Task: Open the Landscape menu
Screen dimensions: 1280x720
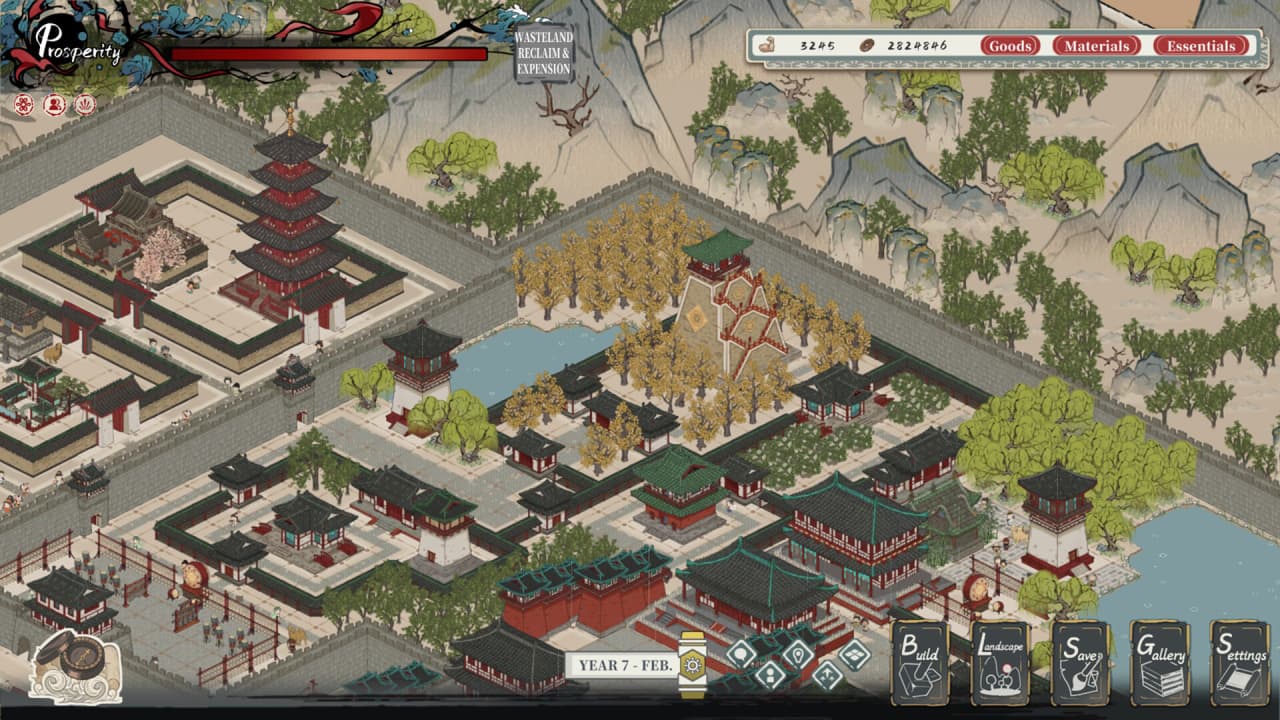Action: [x=1000, y=663]
